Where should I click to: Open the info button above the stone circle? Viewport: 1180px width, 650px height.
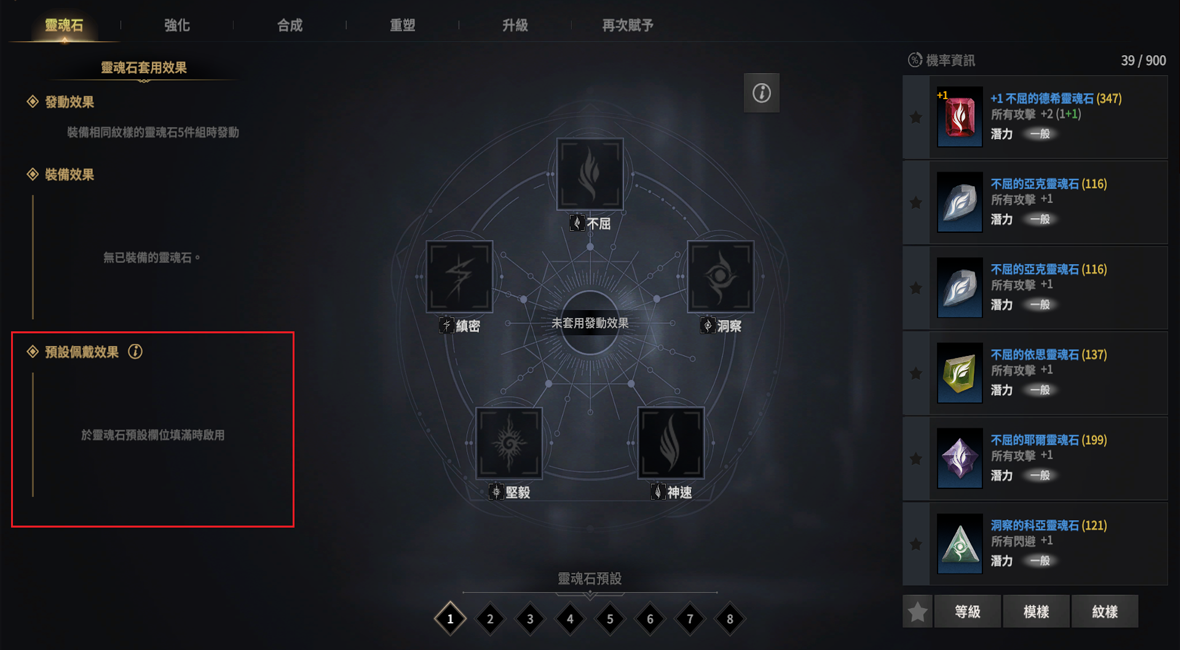point(761,93)
